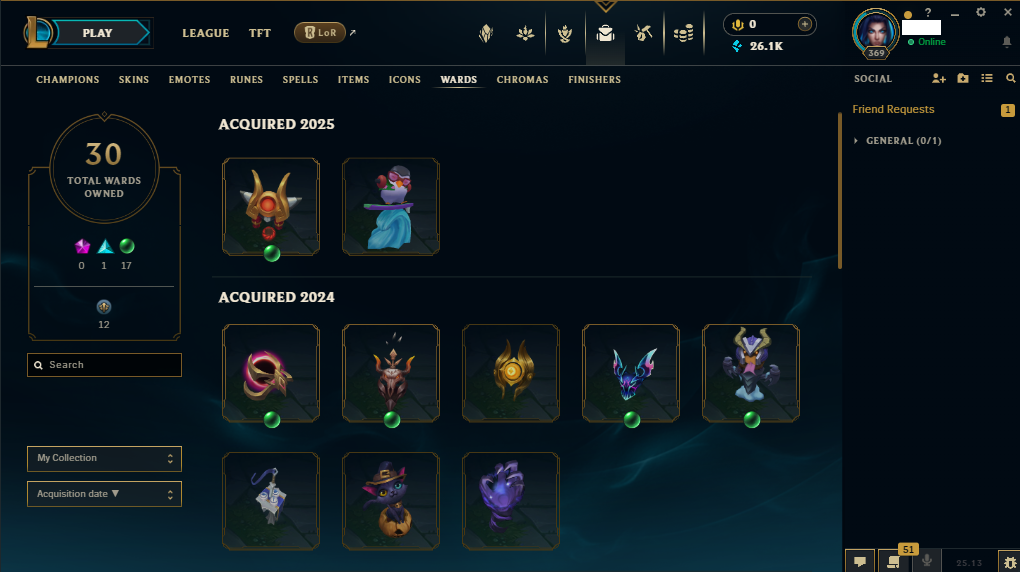Open client settings gear icon
1020x572 pixels.
click(x=981, y=12)
